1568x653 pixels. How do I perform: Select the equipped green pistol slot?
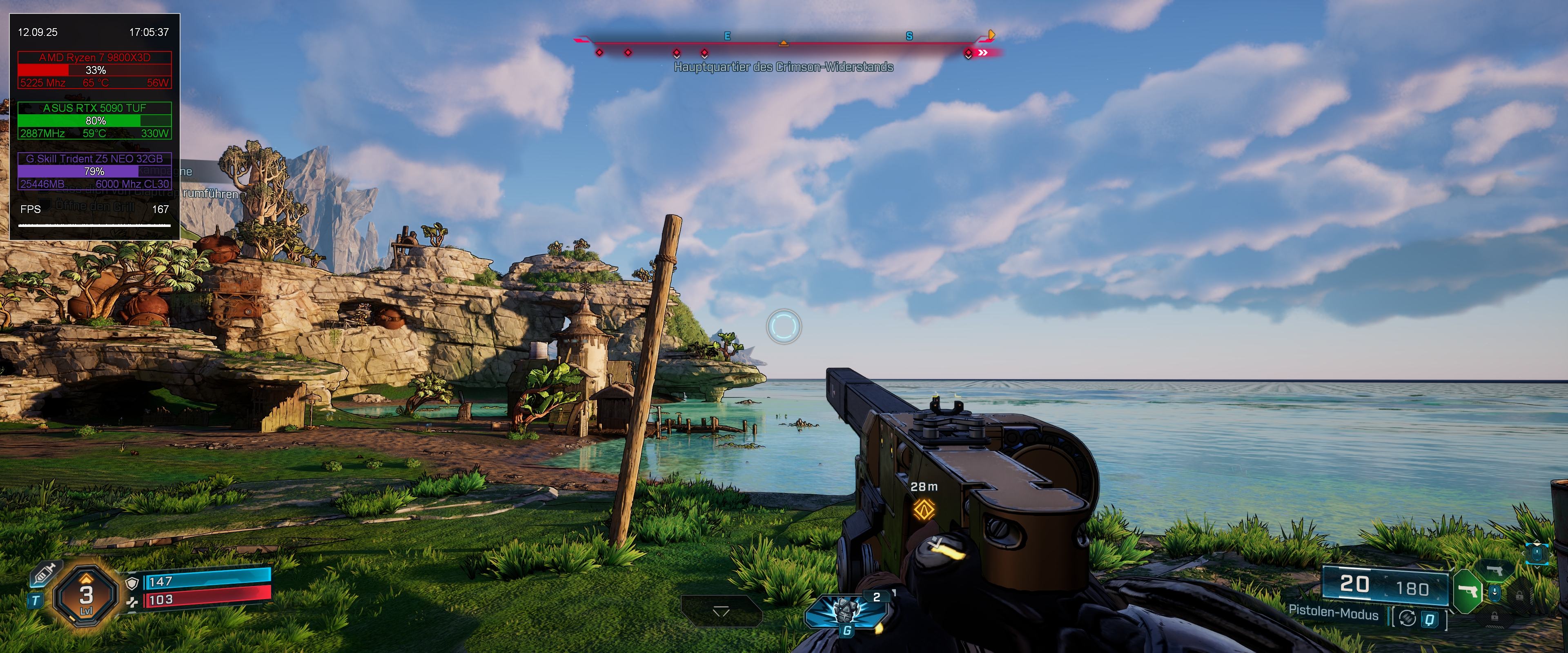point(1468,591)
